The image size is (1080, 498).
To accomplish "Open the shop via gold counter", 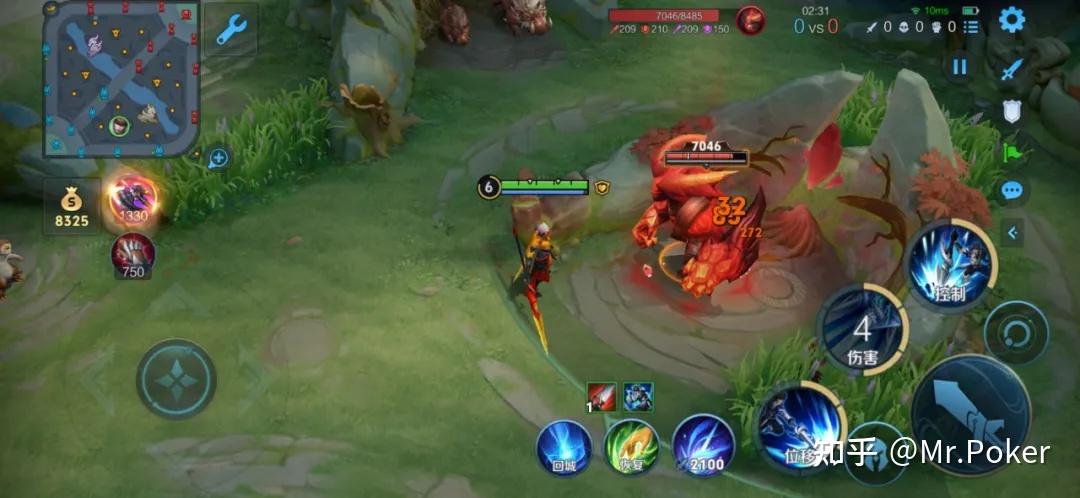I will [x=72, y=207].
